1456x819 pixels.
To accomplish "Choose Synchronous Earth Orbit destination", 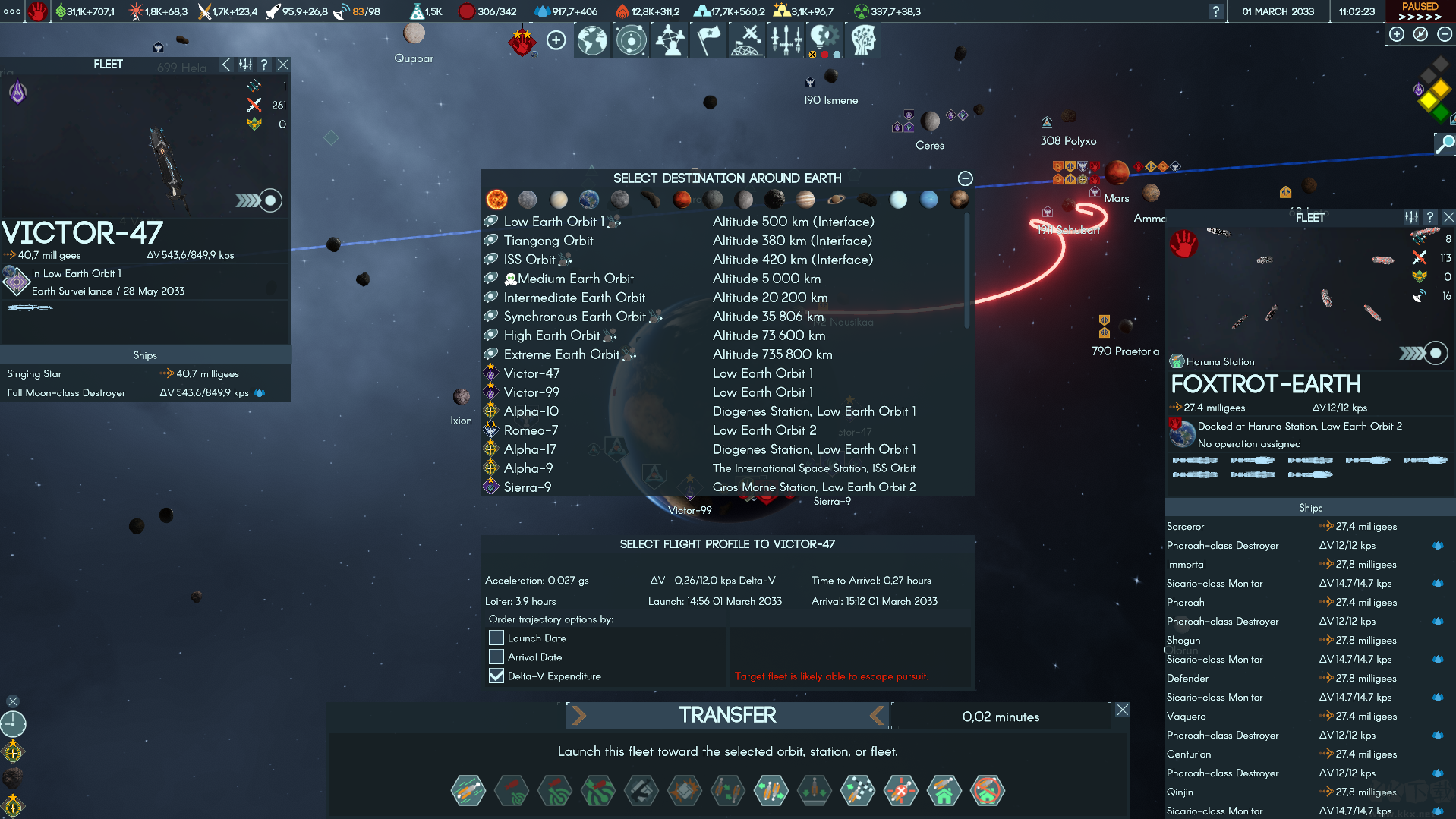I will pos(574,317).
